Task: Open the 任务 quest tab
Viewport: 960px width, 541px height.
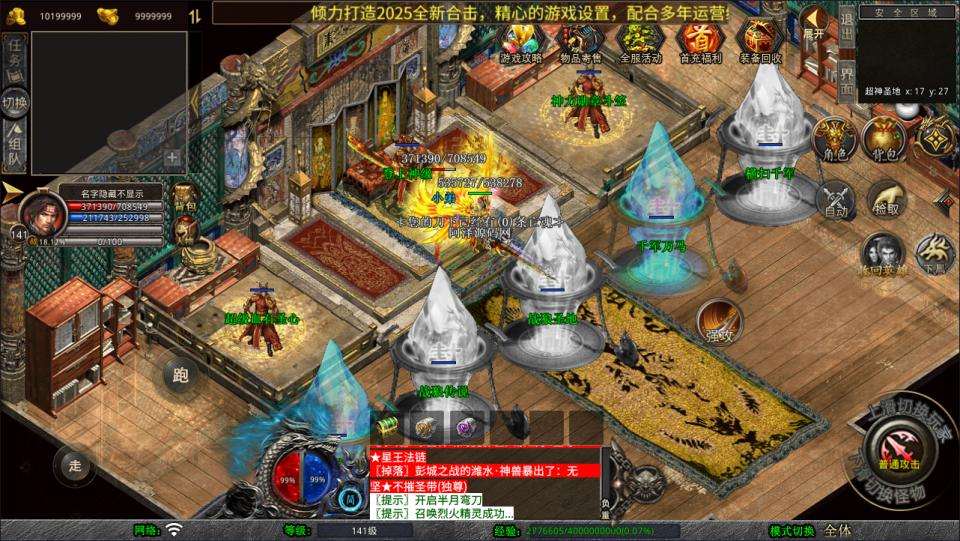Action: 15,56
